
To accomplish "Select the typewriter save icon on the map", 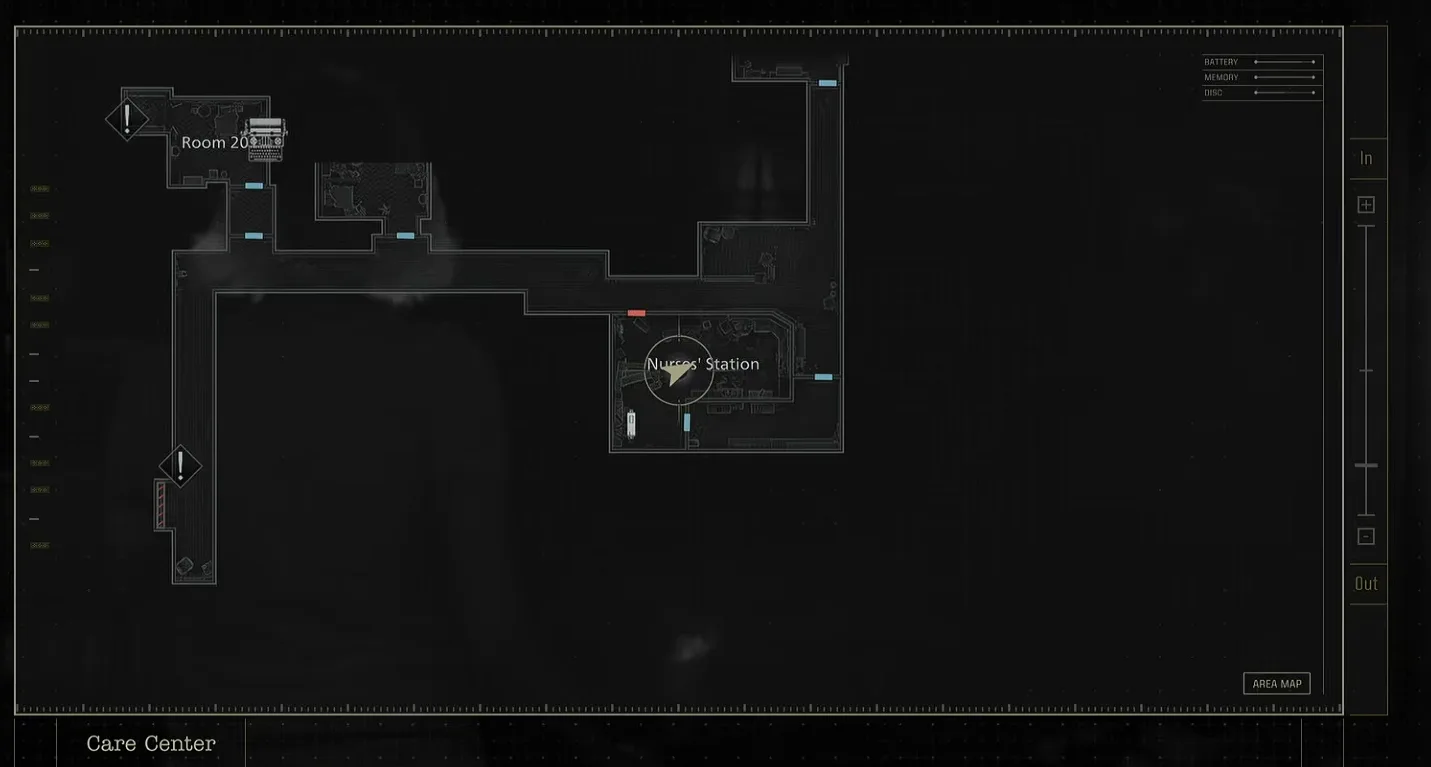I will click(266, 139).
